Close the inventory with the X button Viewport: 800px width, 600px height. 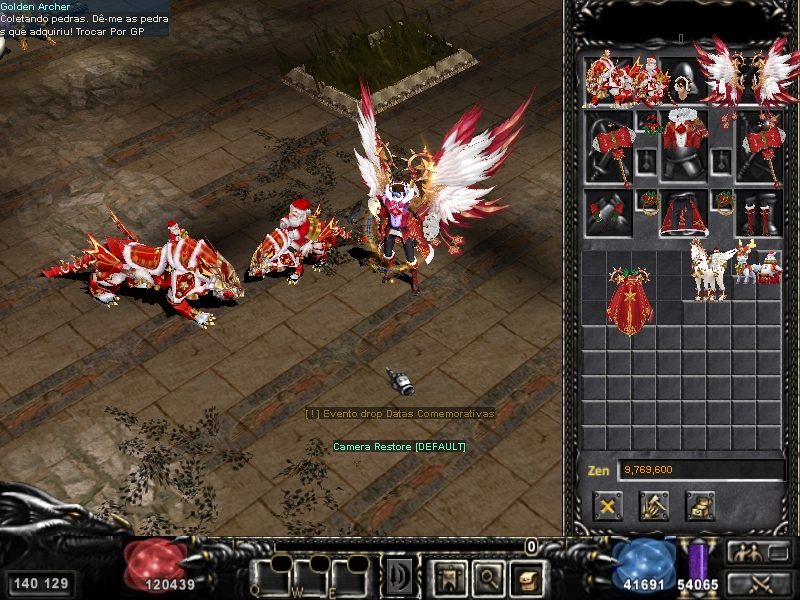[606, 505]
